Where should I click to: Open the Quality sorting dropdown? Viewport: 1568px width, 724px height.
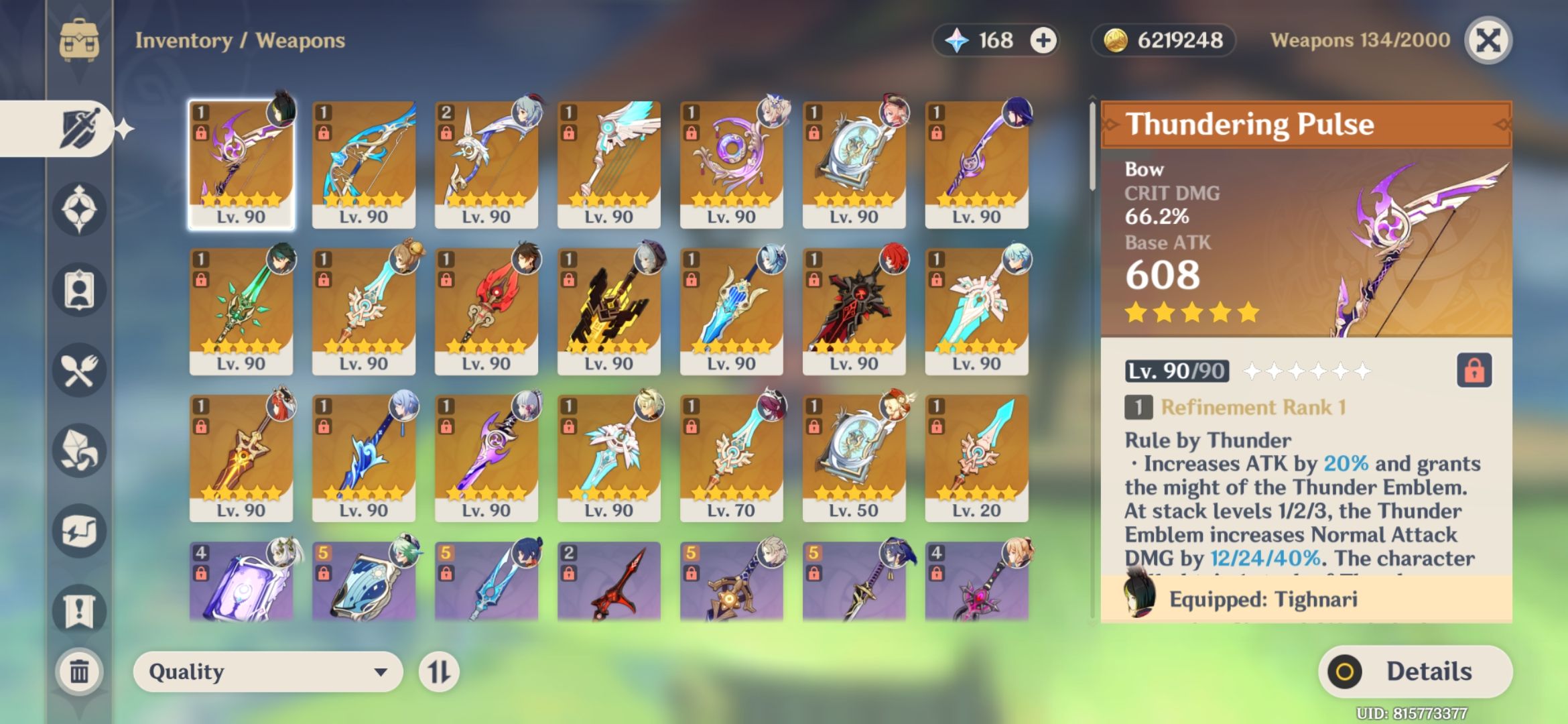267,672
